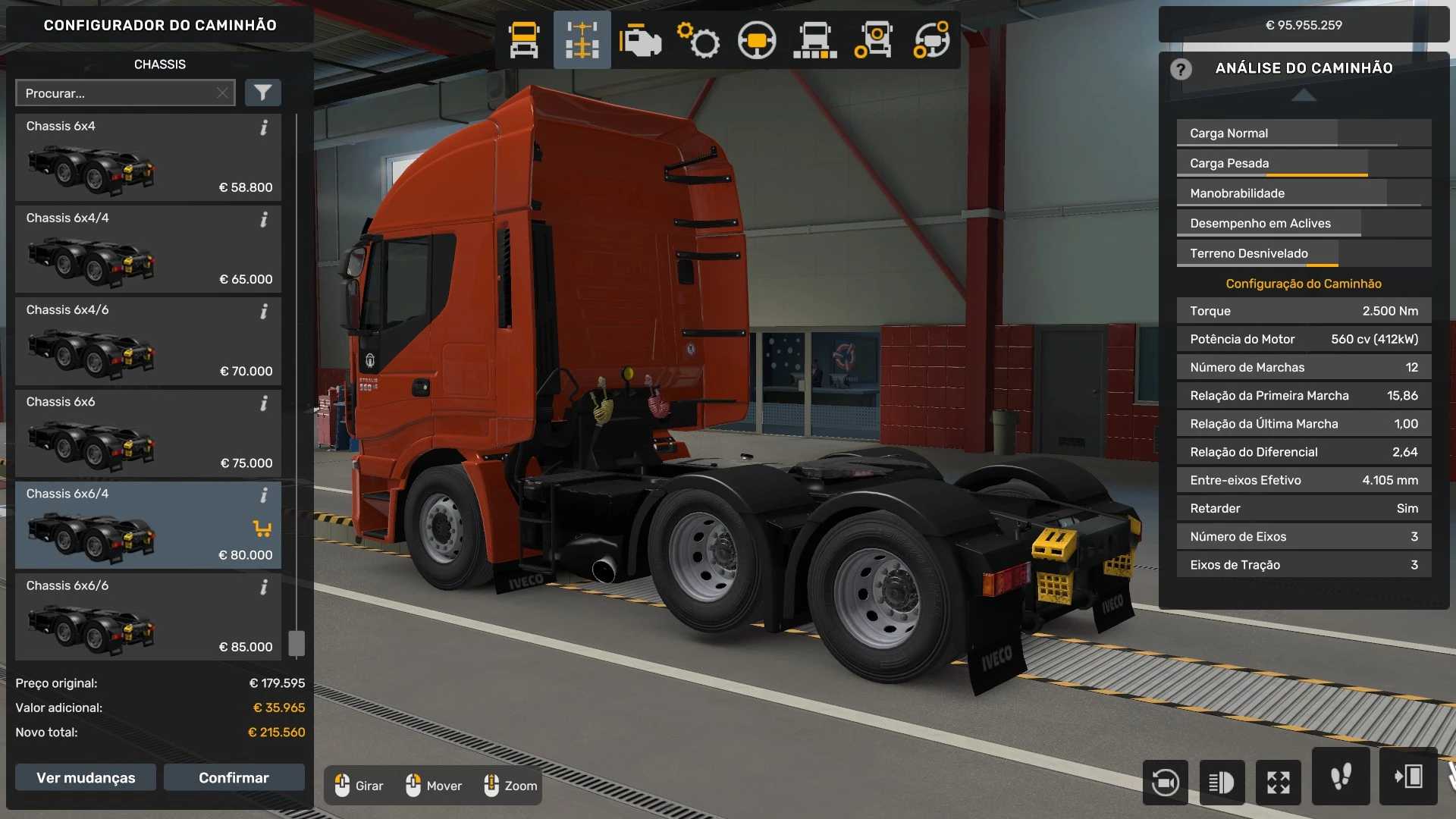Open the steering wheel interior tab
1456x819 pixels.
point(757,40)
